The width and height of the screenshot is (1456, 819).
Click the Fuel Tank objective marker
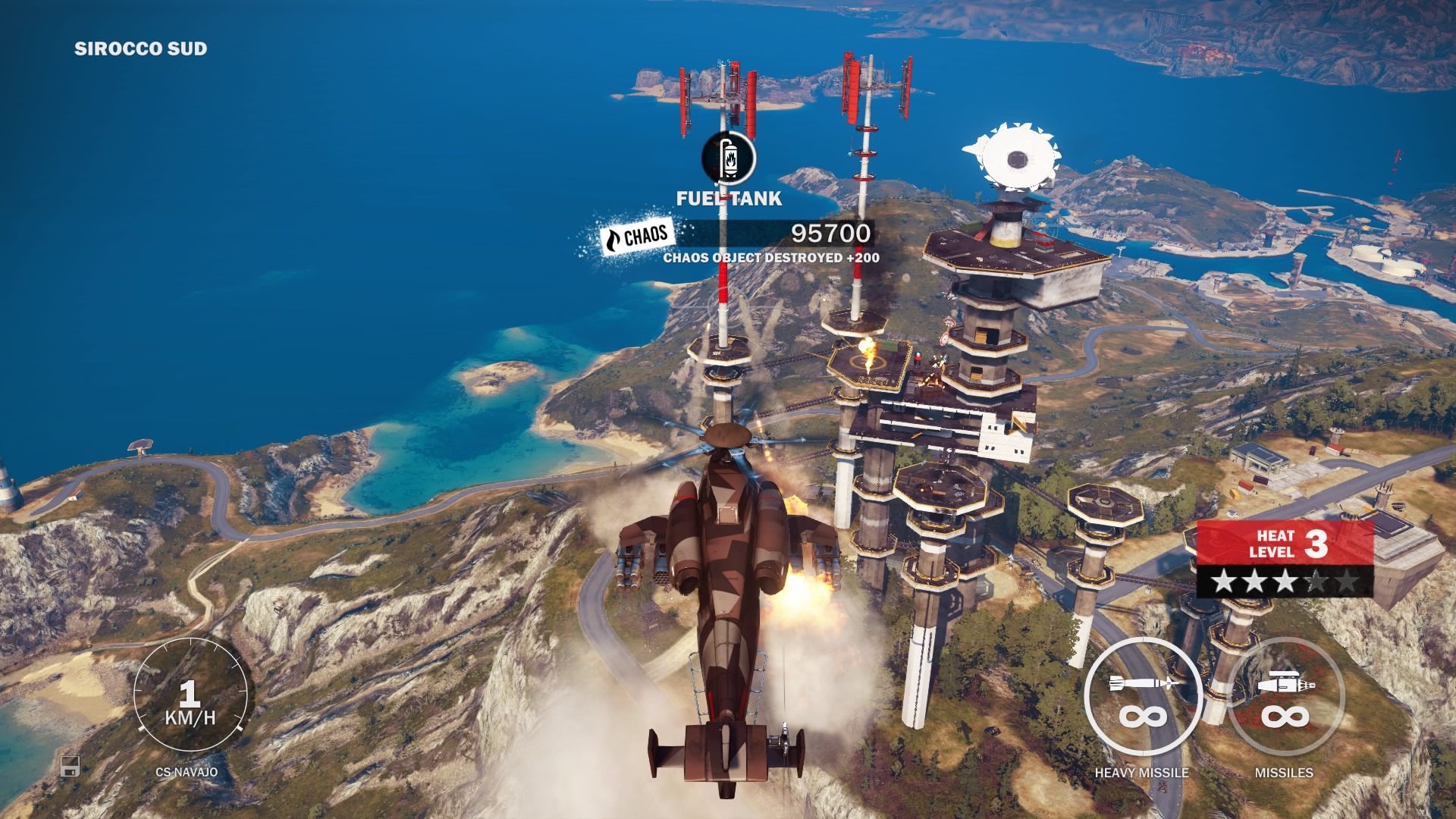(x=729, y=158)
